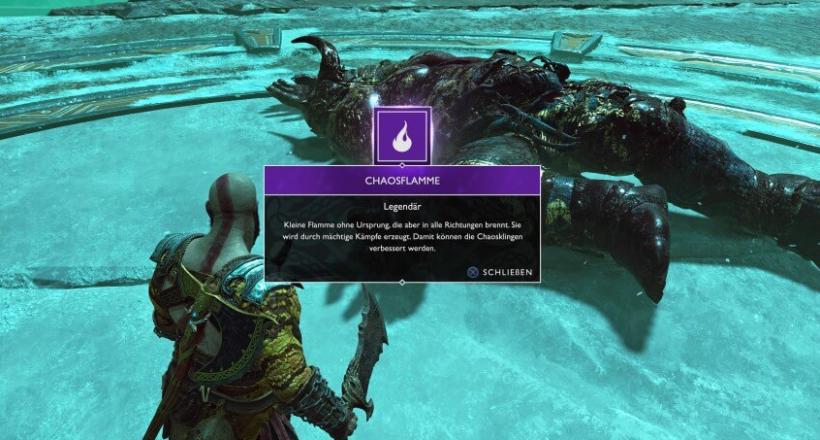
Task: Select the Chaosflamme flame item icon
Action: [x=402, y=135]
